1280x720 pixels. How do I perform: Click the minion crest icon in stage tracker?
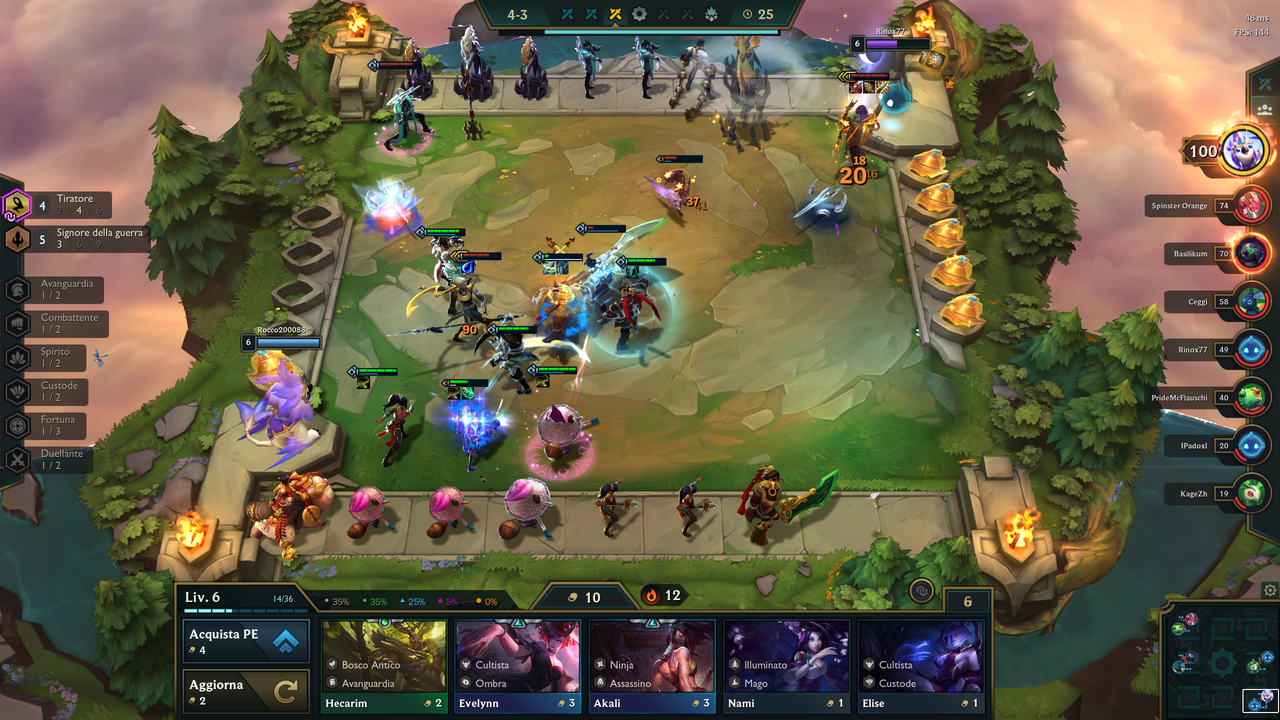coord(713,14)
